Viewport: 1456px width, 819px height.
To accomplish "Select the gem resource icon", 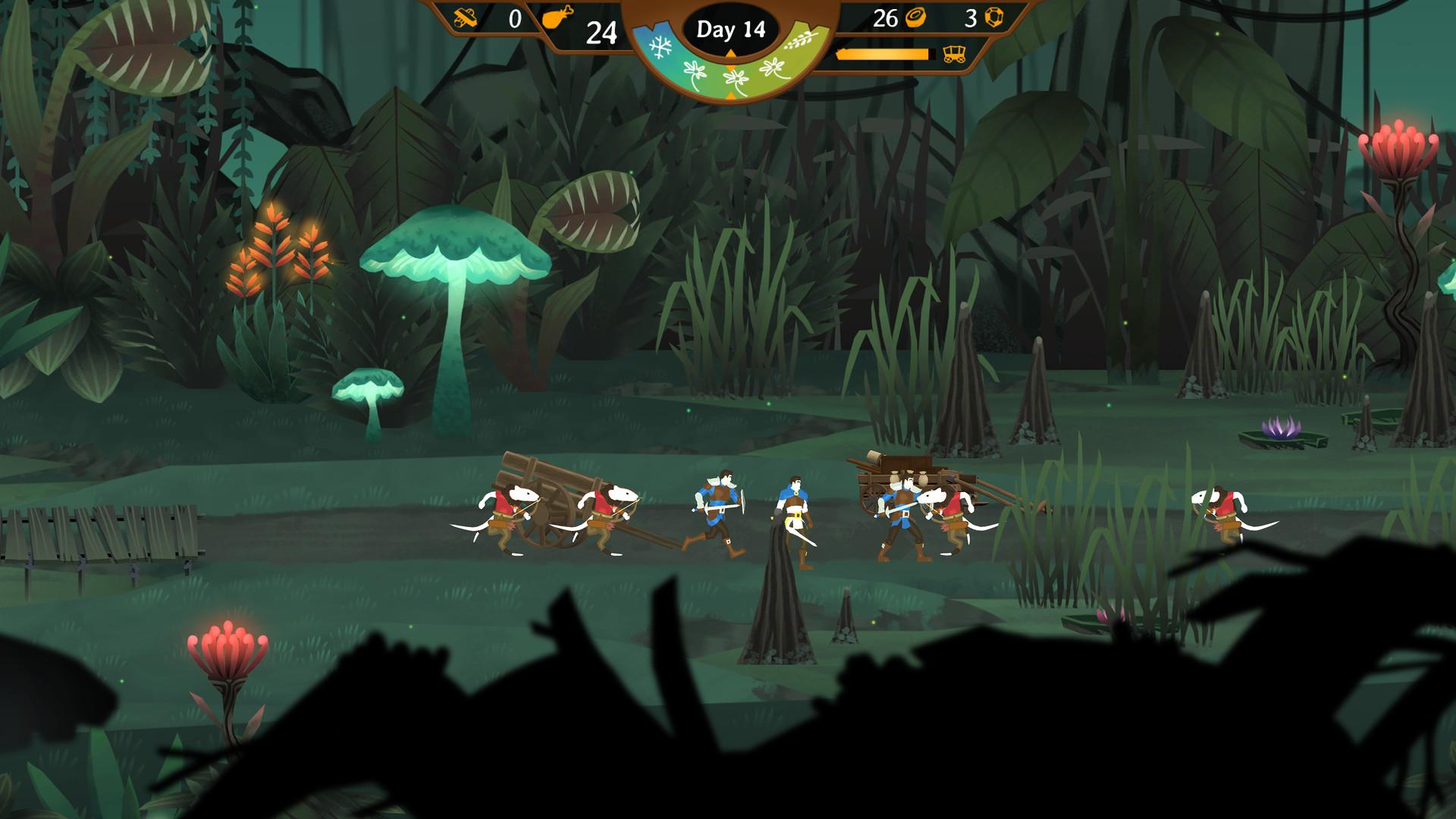I will pyautogui.click(x=993, y=17).
